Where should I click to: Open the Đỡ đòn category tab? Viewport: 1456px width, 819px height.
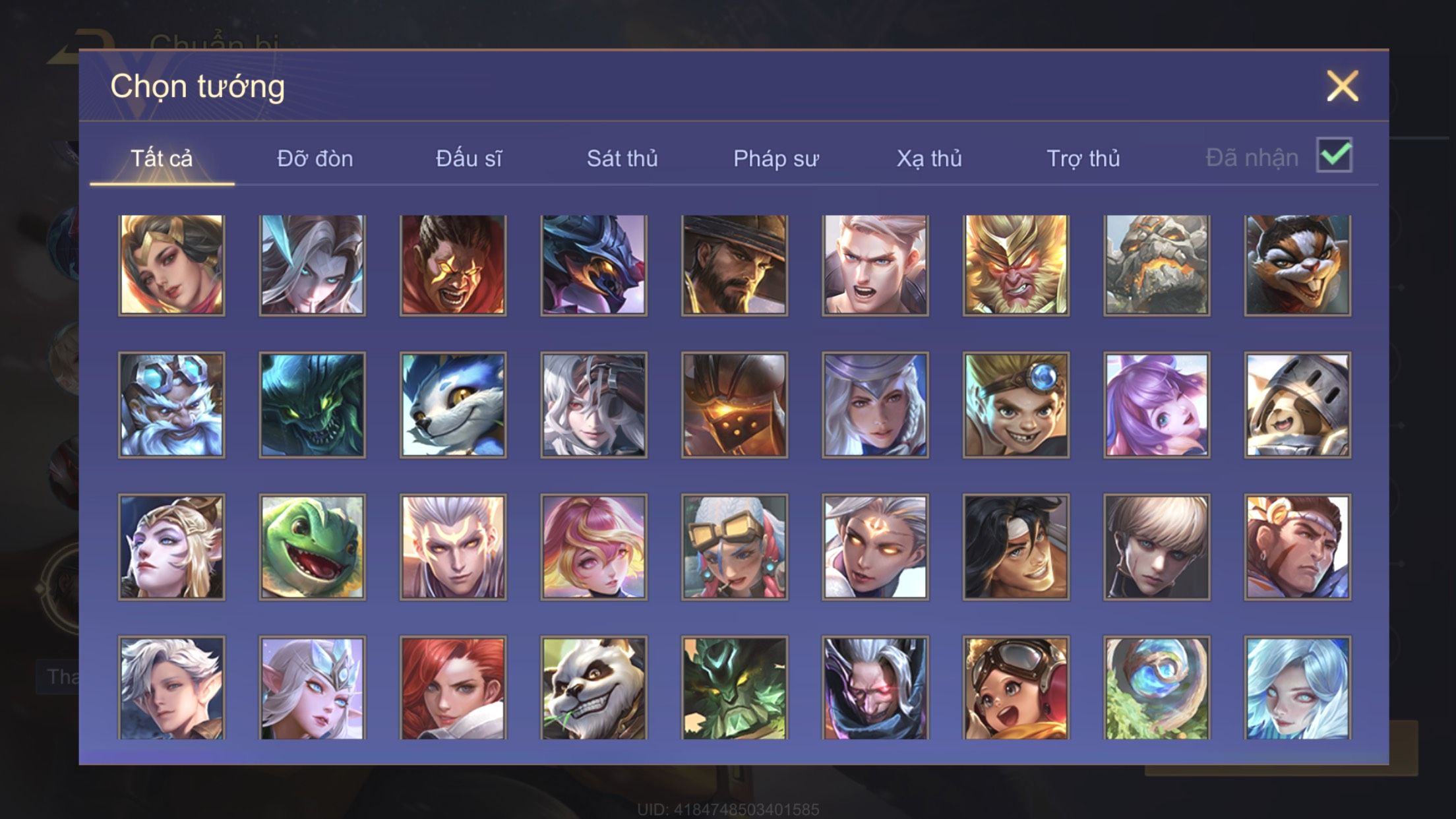click(315, 159)
